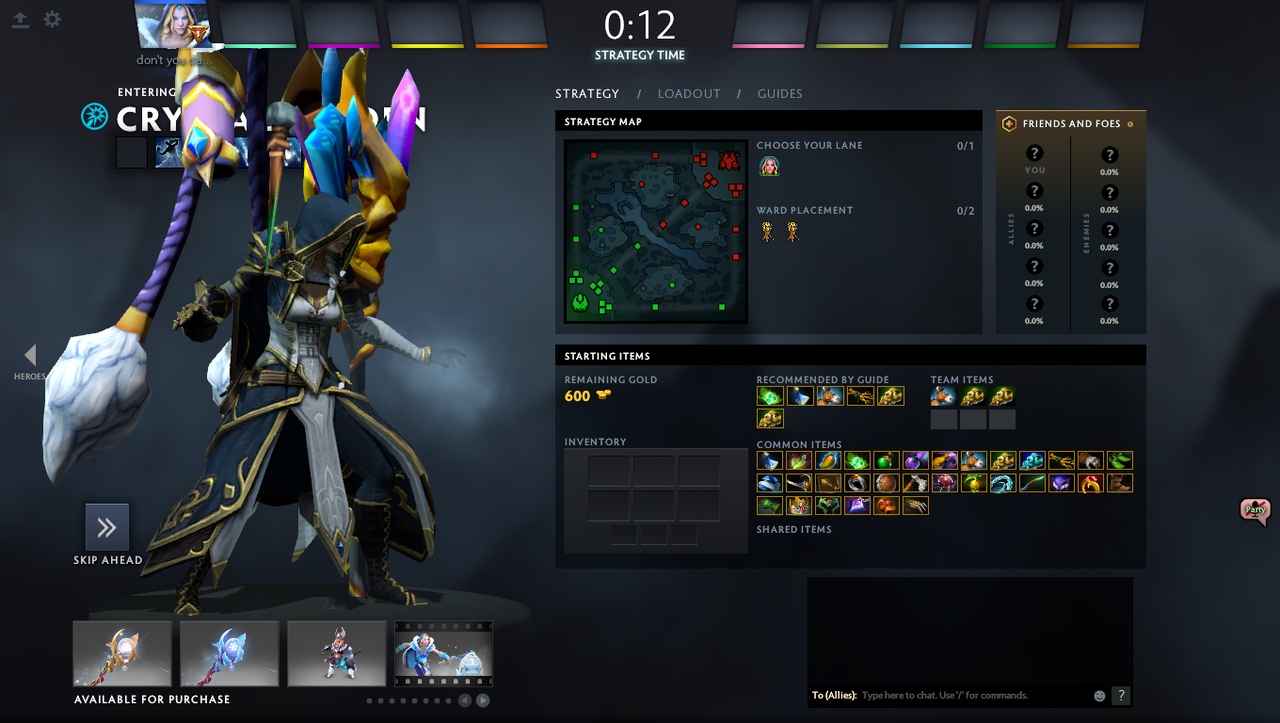Pick the first observer ward under Ward Placement
This screenshot has height=723, width=1280.
[x=767, y=232]
